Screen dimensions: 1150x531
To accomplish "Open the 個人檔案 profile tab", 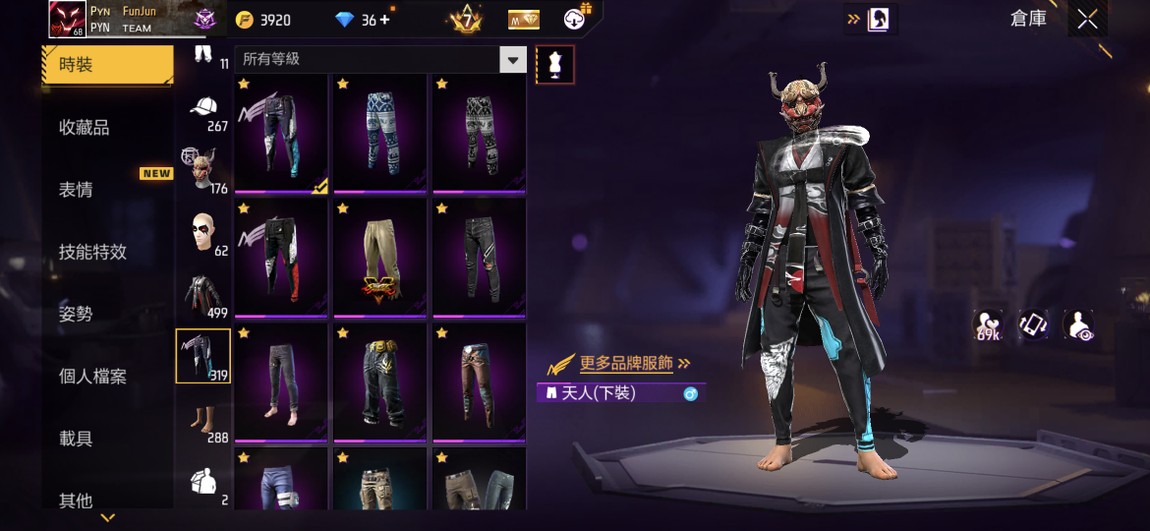I will (x=93, y=376).
